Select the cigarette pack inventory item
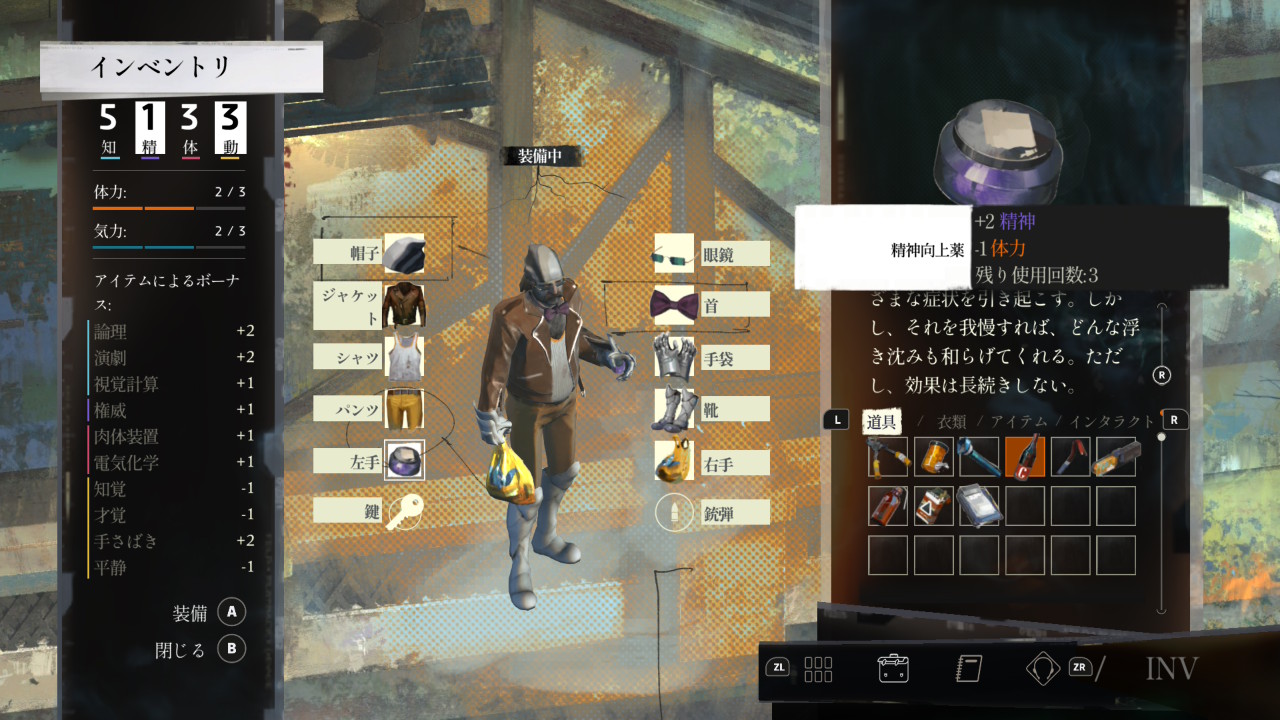Screen dimensions: 1280x720 click(933, 506)
